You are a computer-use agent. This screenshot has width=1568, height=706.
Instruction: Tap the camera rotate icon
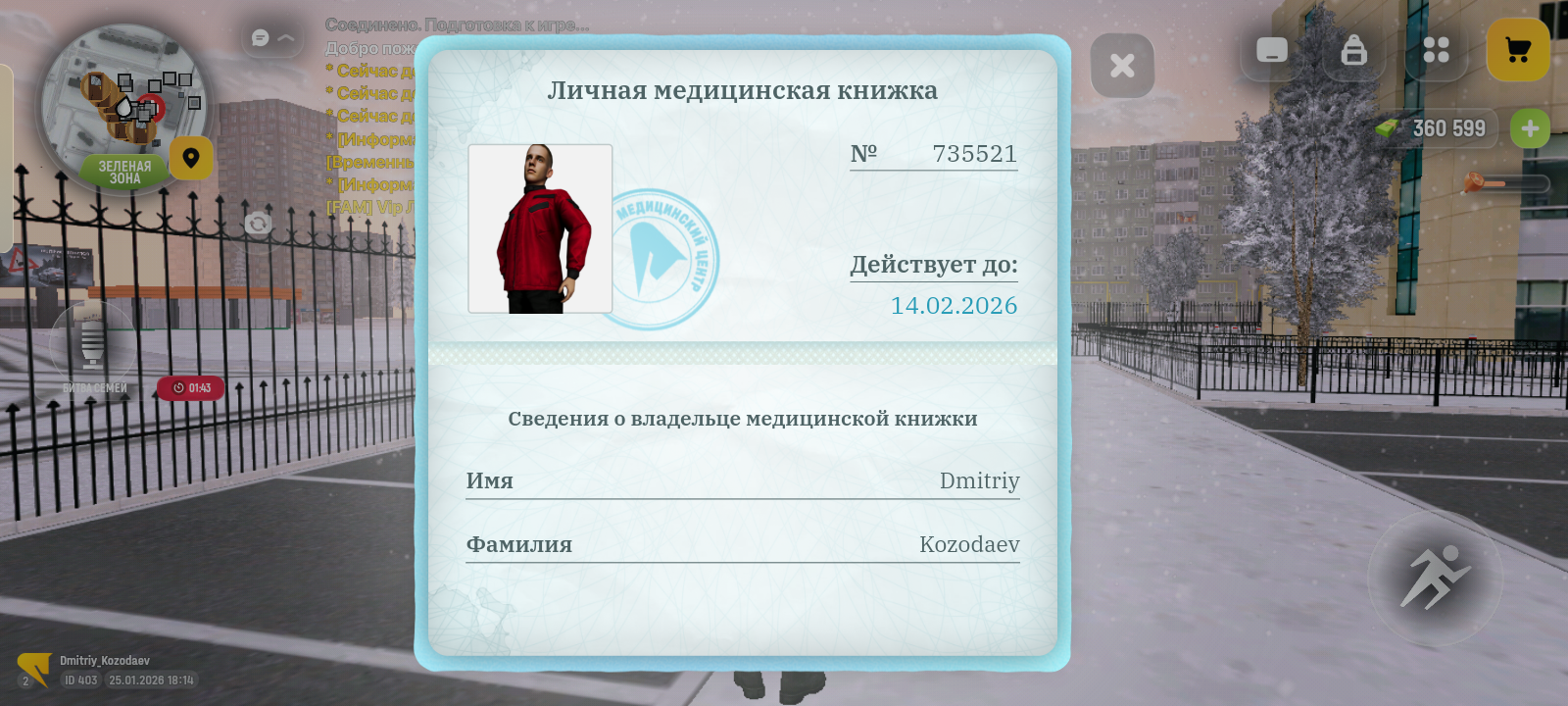point(259,224)
